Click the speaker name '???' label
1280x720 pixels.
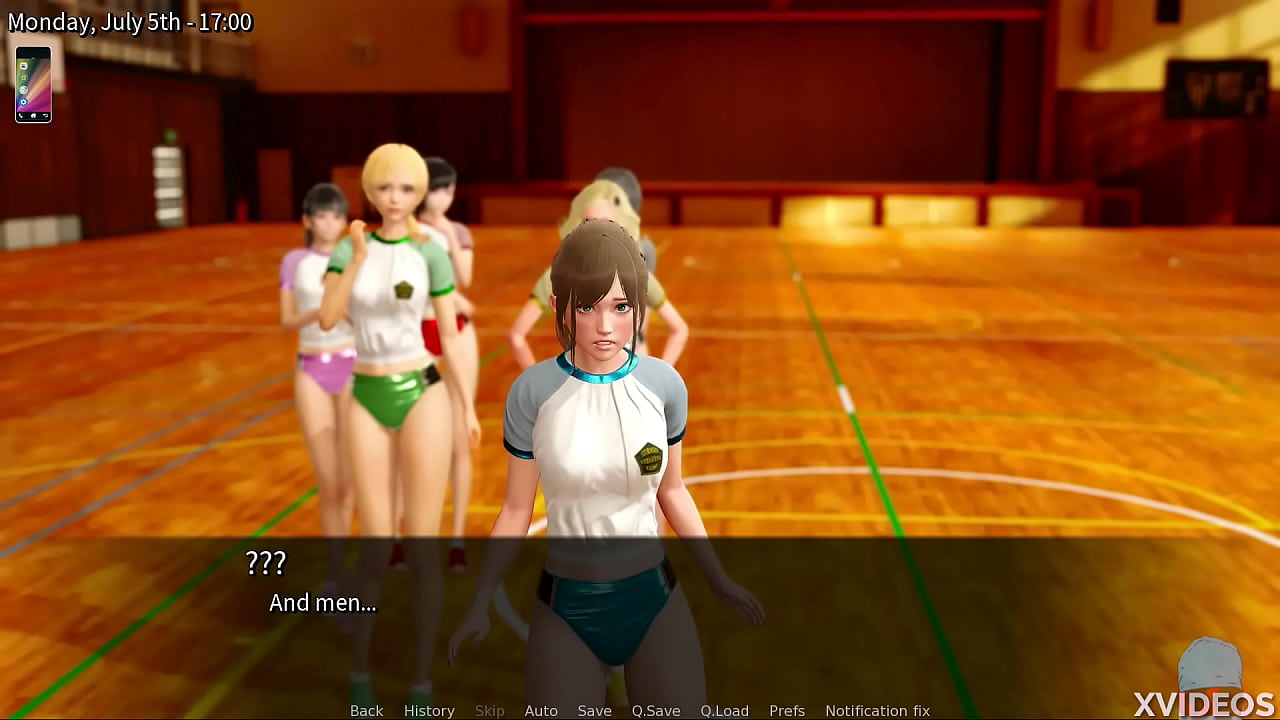click(x=266, y=563)
